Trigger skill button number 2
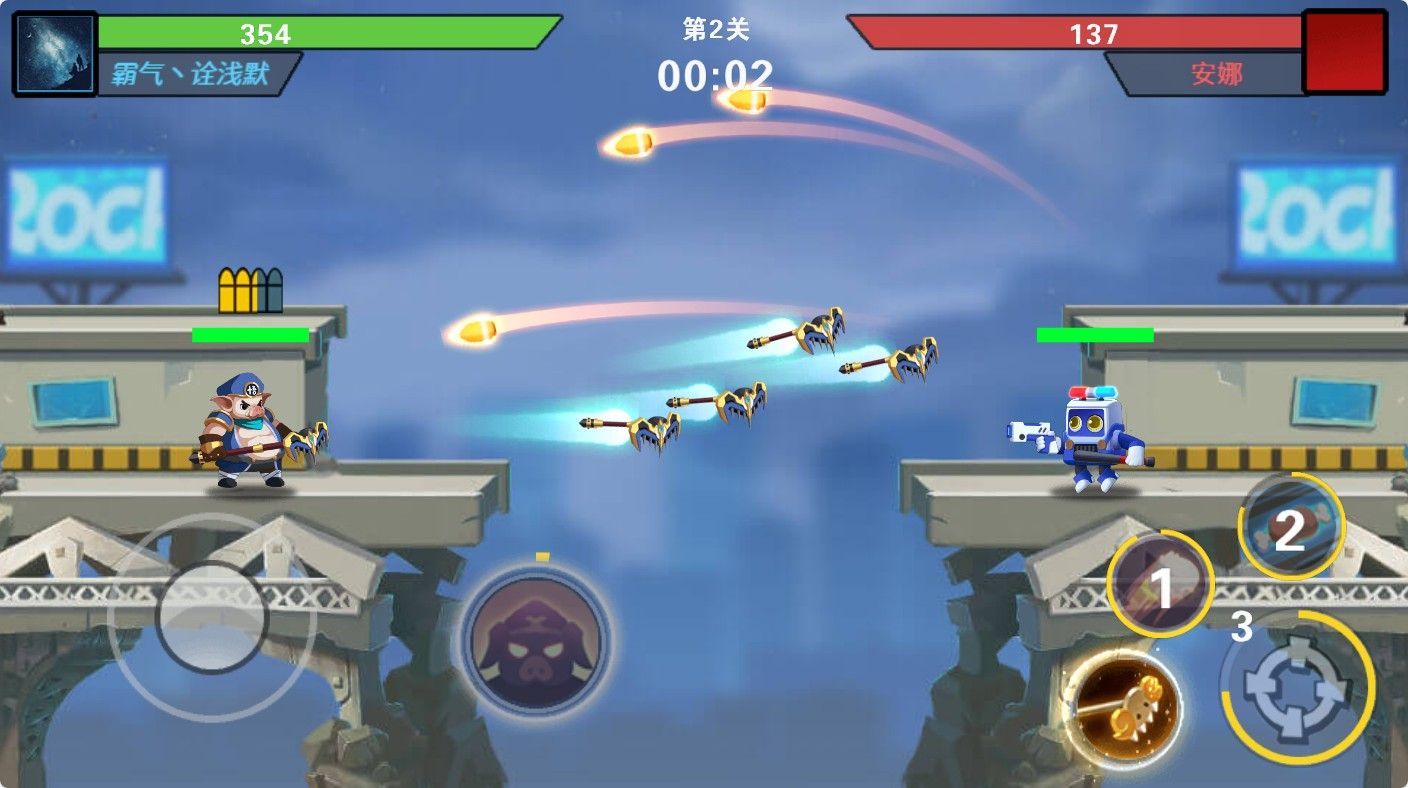Screen dimensions: 1408x788 [1291, 527]
